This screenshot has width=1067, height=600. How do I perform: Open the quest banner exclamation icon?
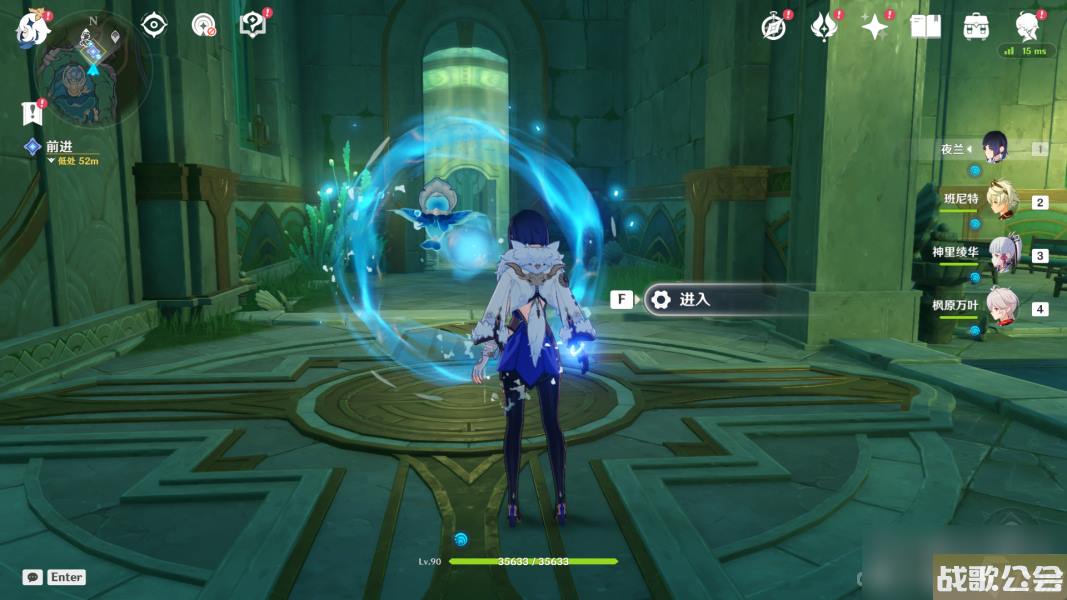(x=32, y=112)
